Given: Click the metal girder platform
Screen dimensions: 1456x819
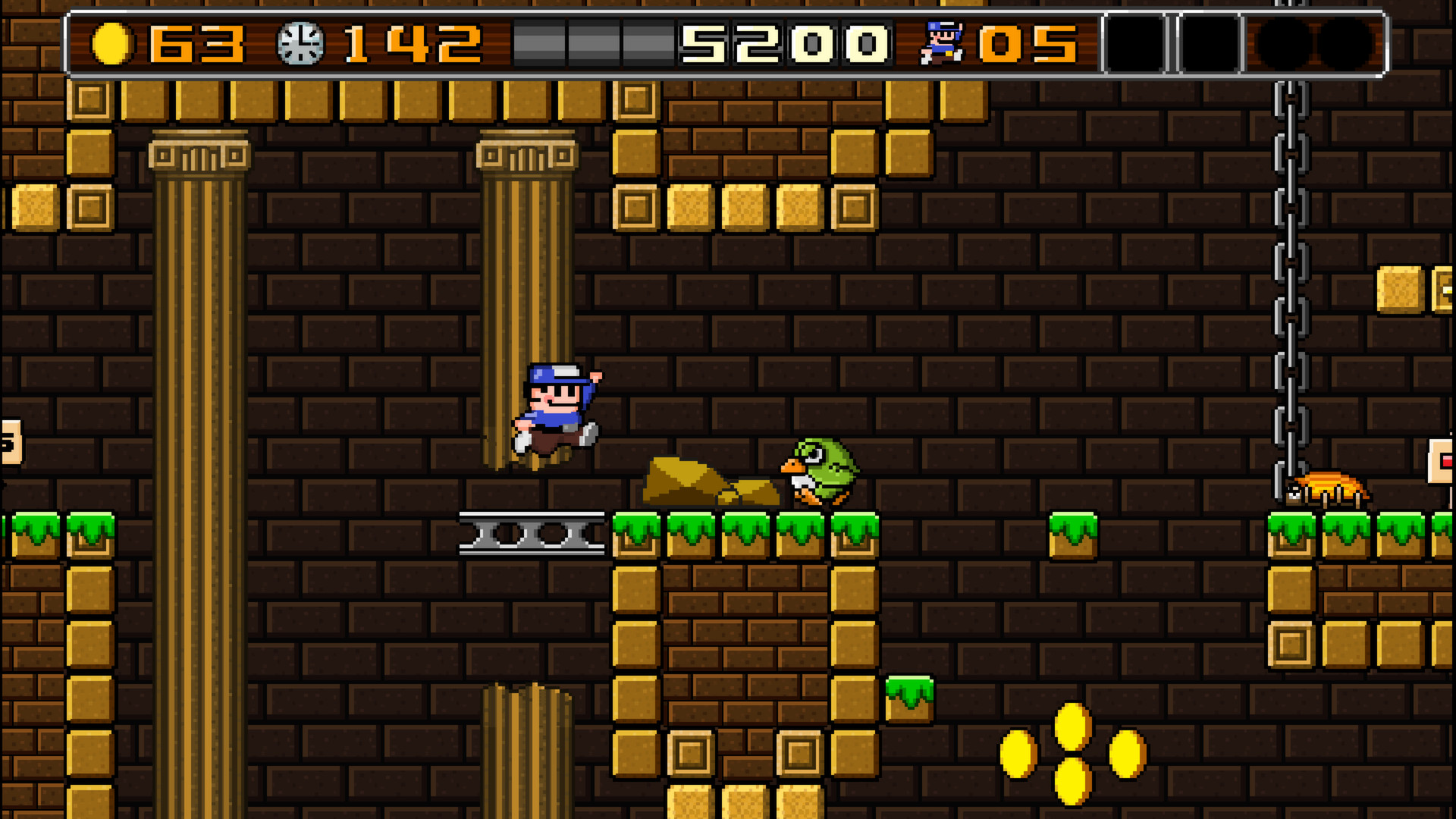Looking at the screenshot, I should coord(531,531).
